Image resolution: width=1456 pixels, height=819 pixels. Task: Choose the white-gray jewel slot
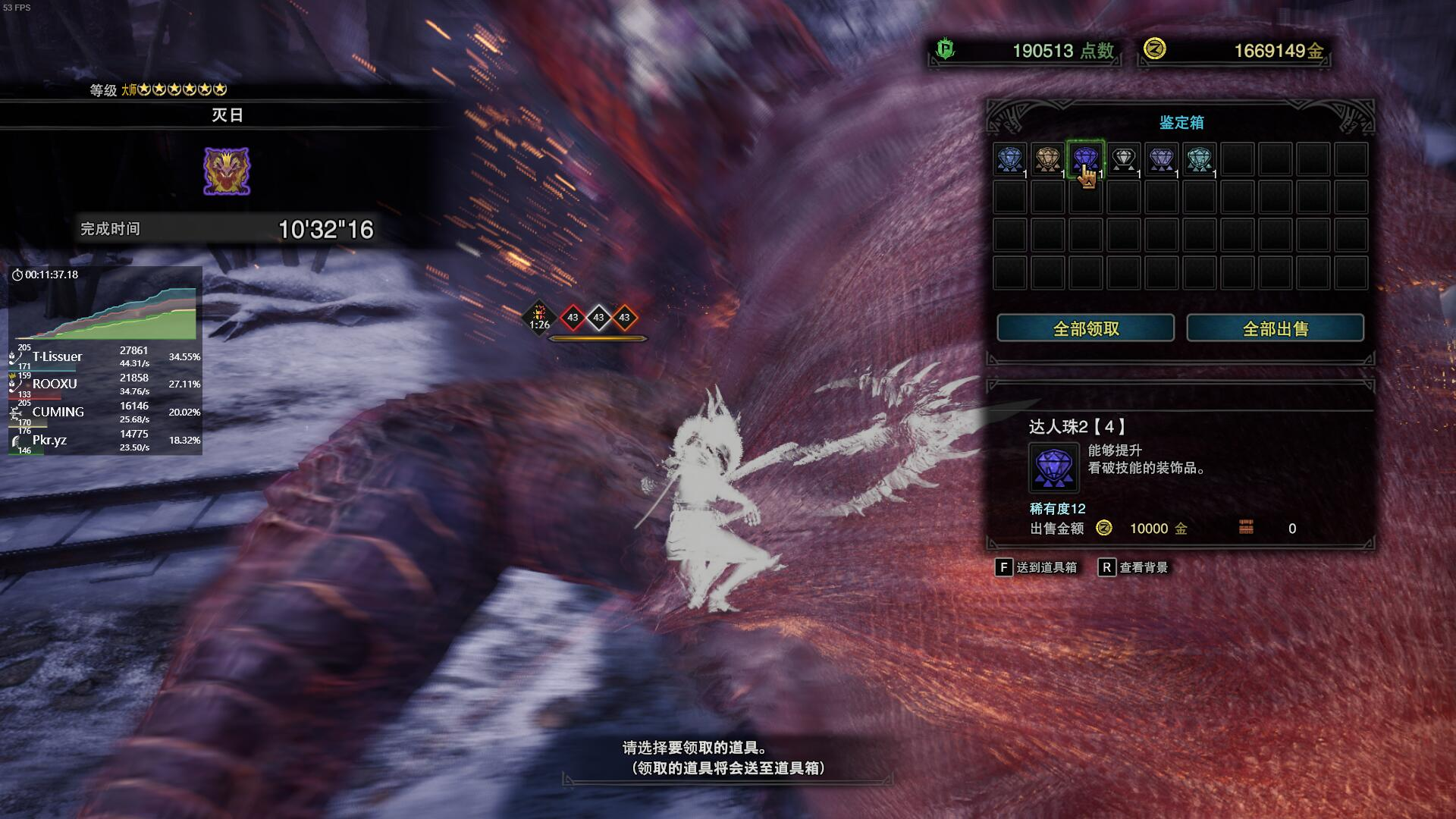point(1123,159)
